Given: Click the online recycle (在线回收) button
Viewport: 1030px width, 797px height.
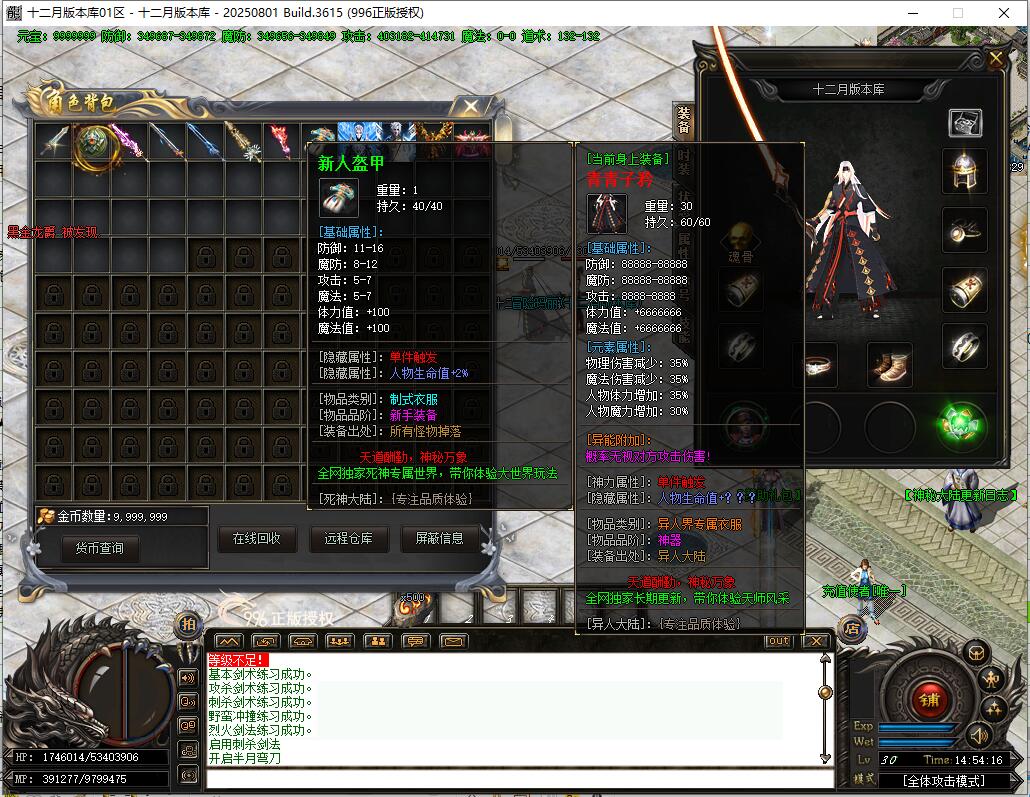Looking at the screenshot, I should pos(256,538).
